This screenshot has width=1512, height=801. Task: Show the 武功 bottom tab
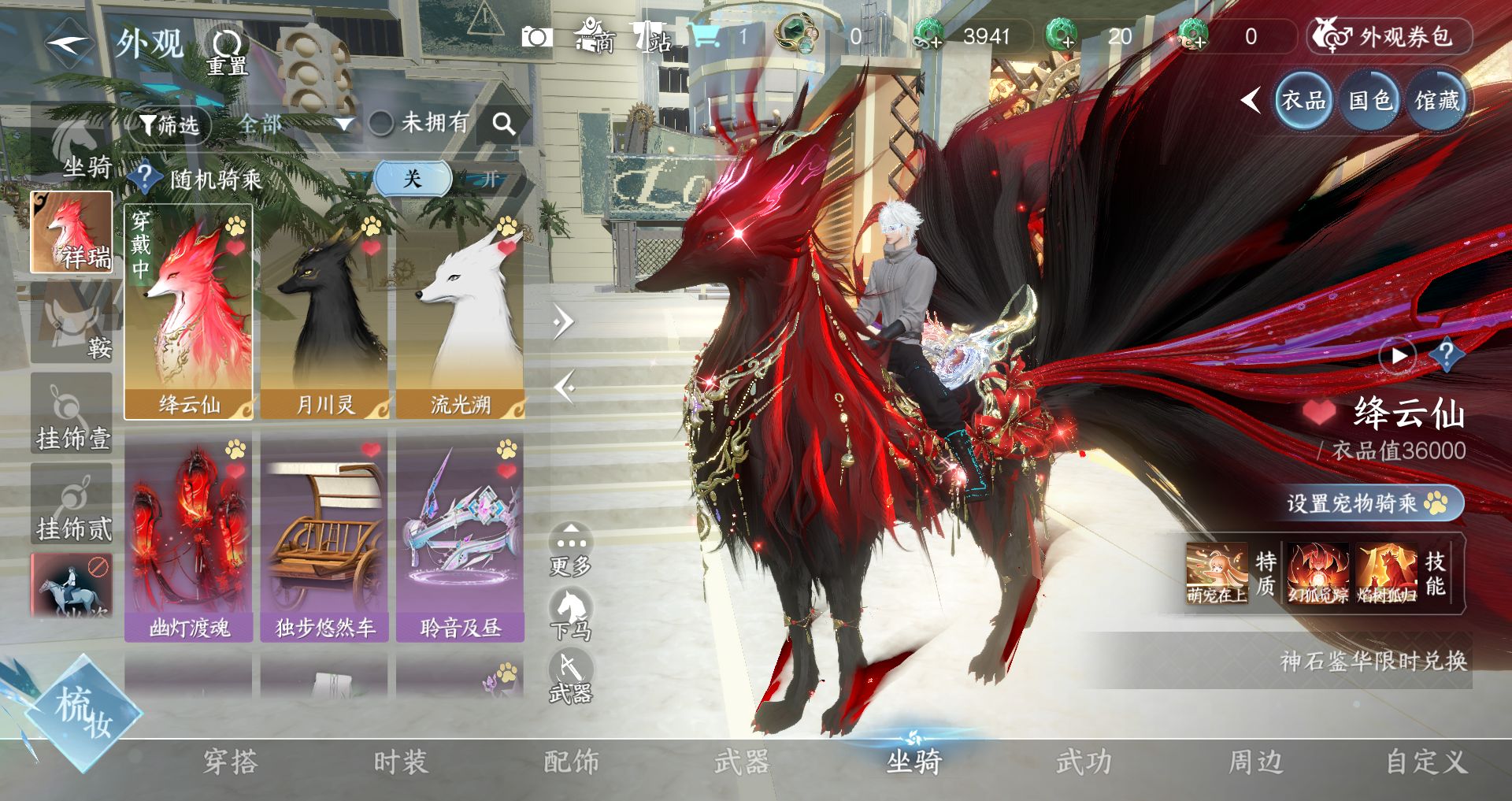click(1084, 762)
